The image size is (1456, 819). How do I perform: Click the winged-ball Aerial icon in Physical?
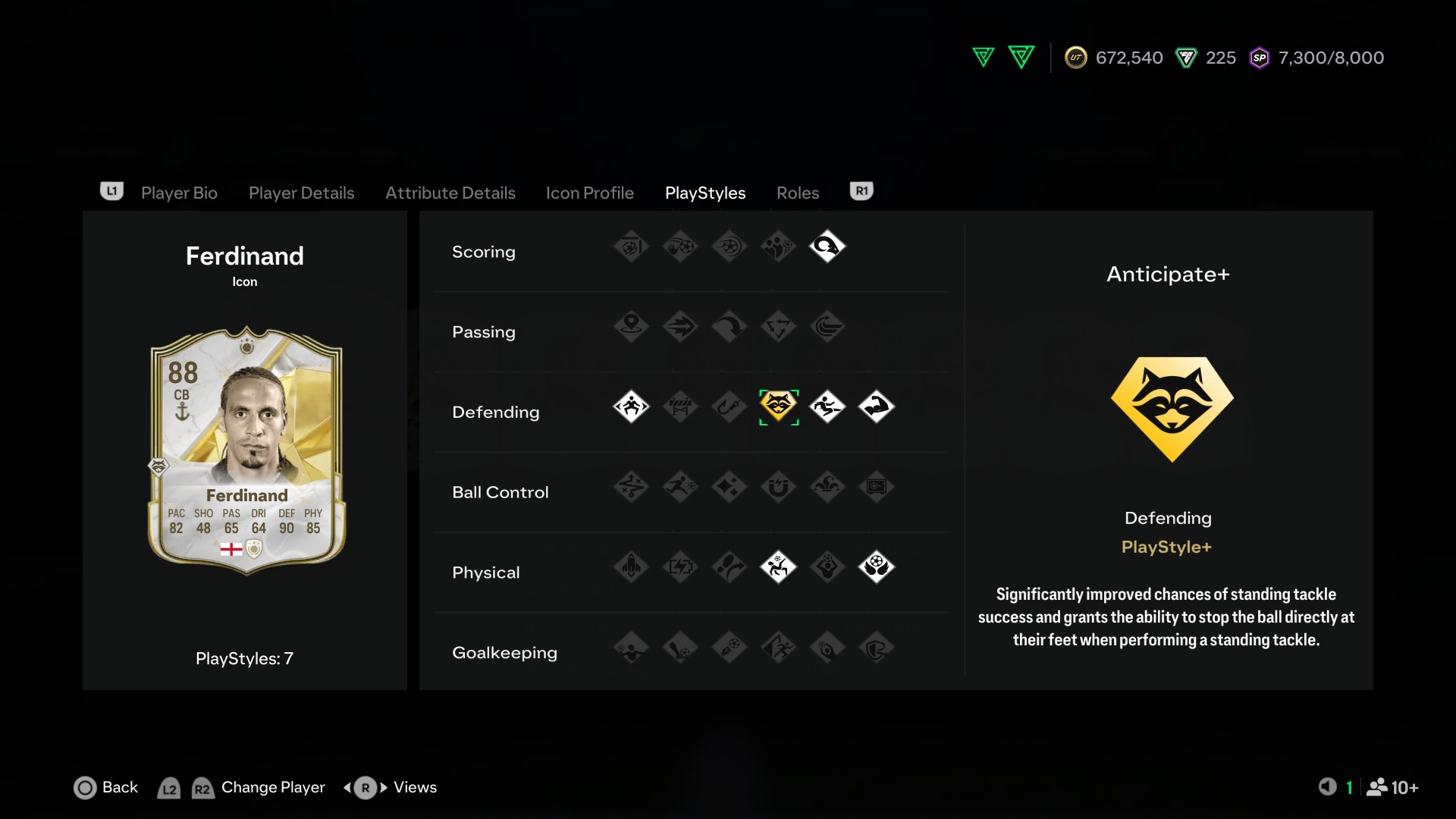(876, 567)
